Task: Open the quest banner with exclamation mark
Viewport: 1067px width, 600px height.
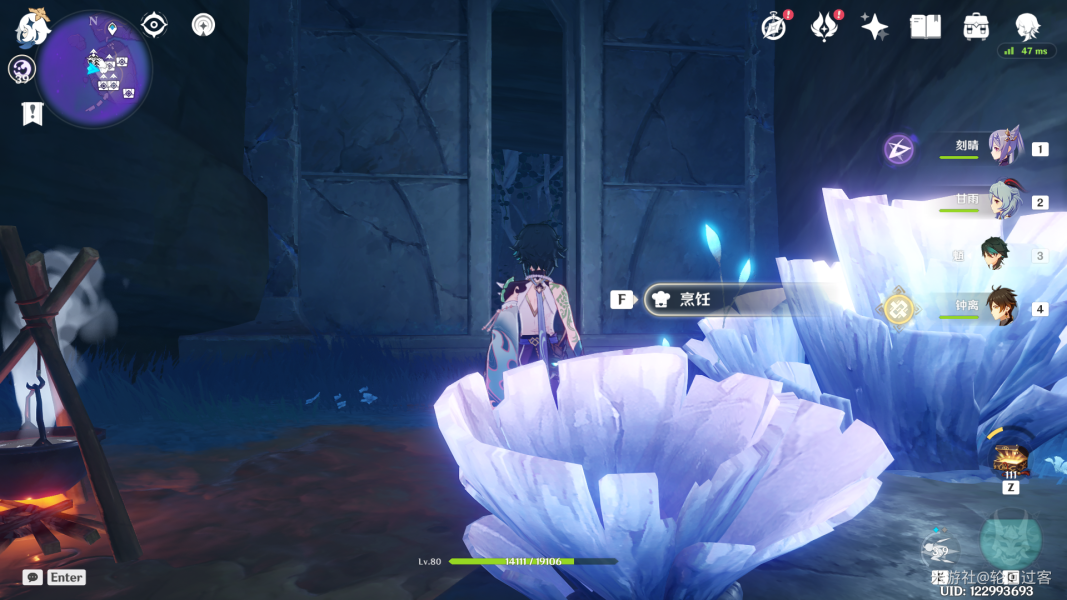Action: (32, 114)
